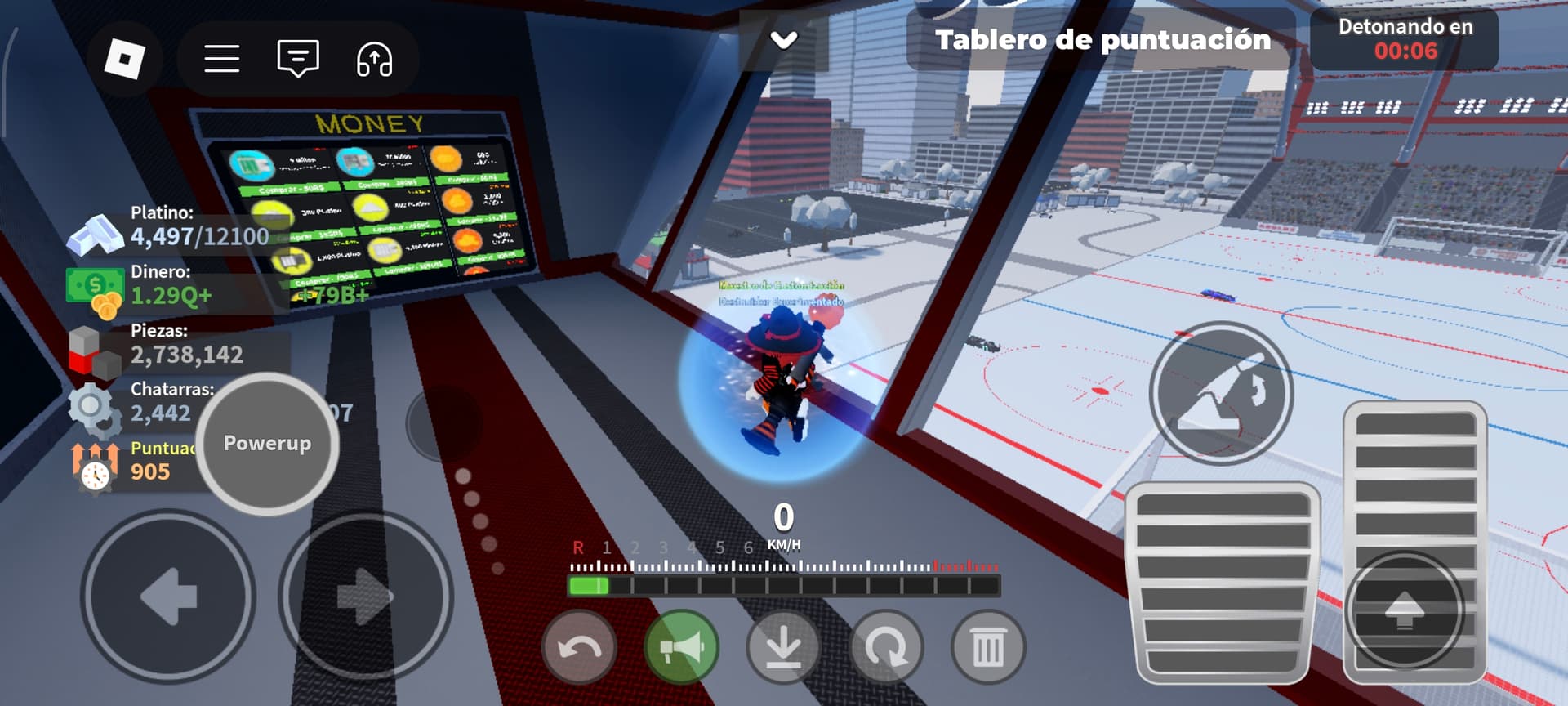Viewport: 1568px width, 706px height.
Task: Tap the circular refresh arrow button
Action: coord(886,648)
